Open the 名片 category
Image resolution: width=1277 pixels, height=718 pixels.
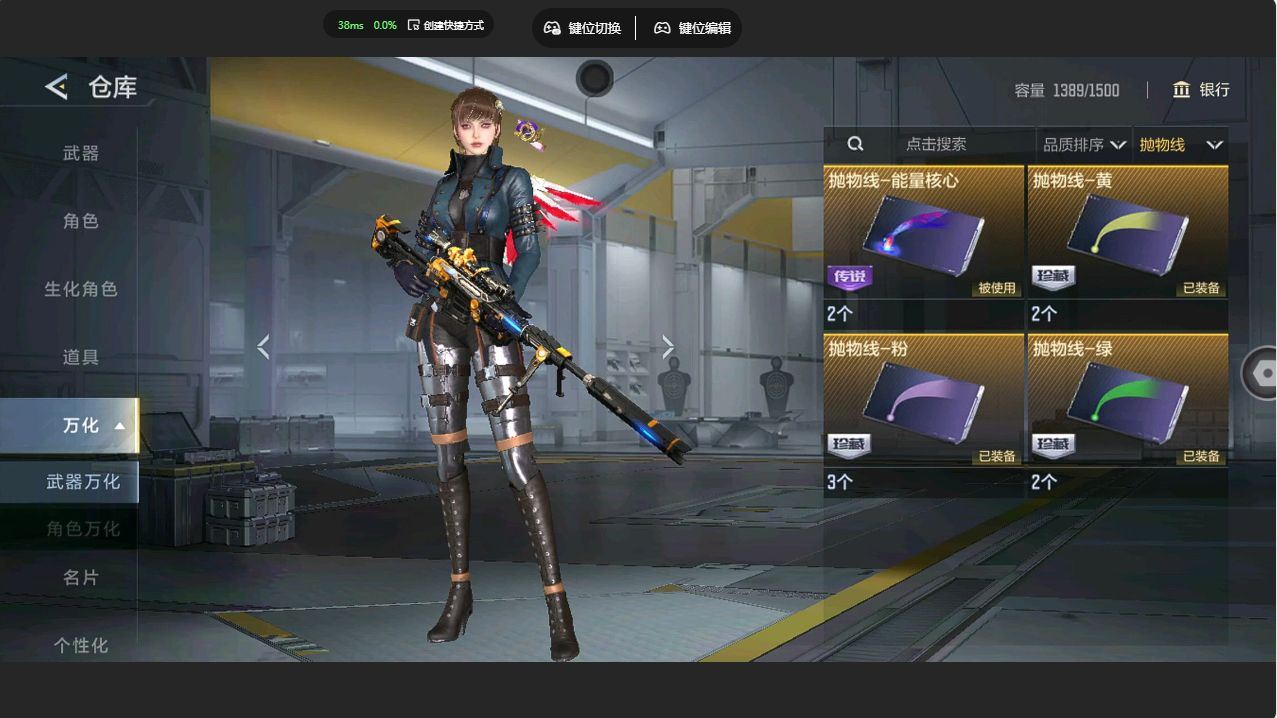coord(81,577)
